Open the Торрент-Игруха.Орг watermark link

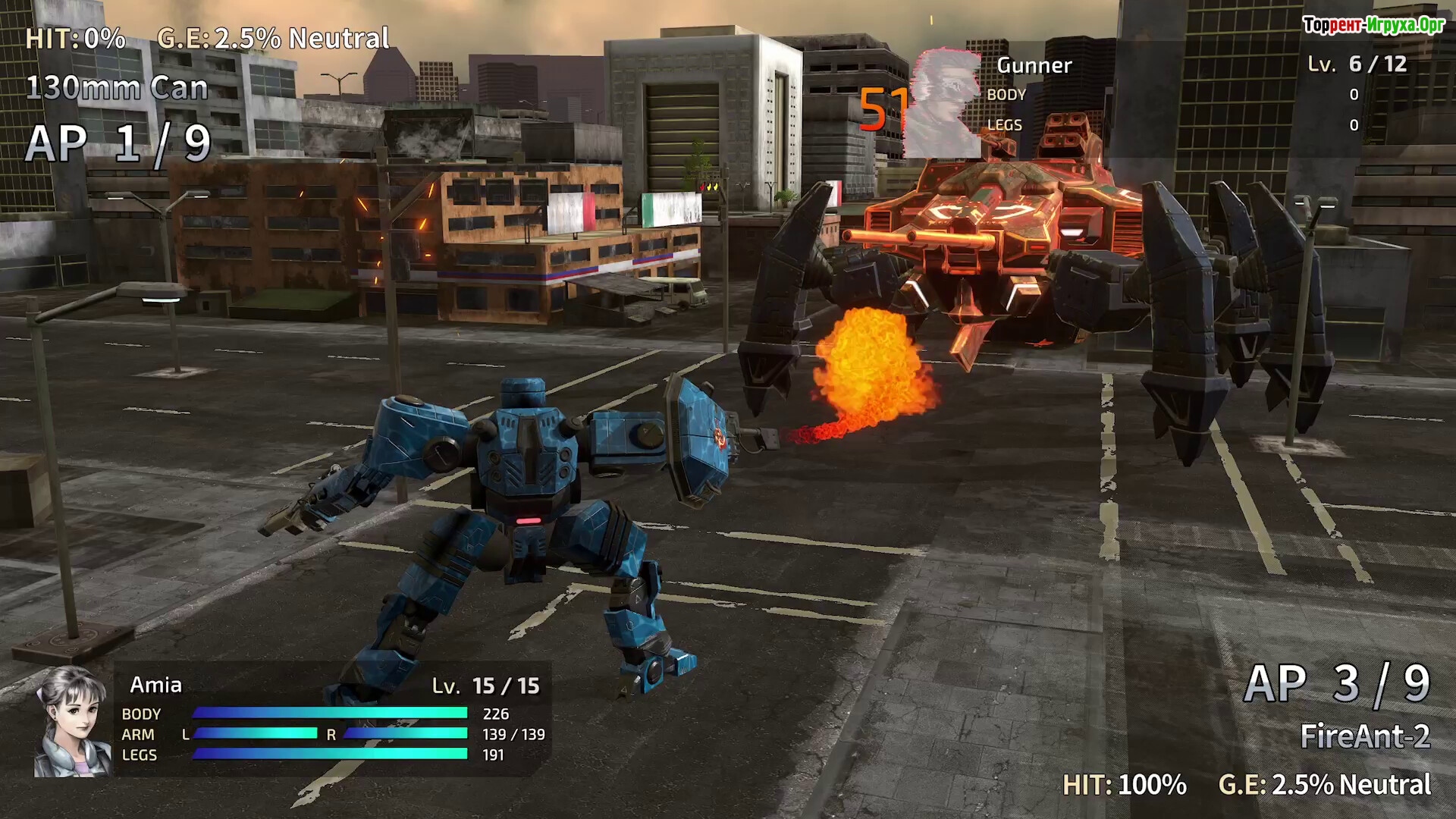1373,26
